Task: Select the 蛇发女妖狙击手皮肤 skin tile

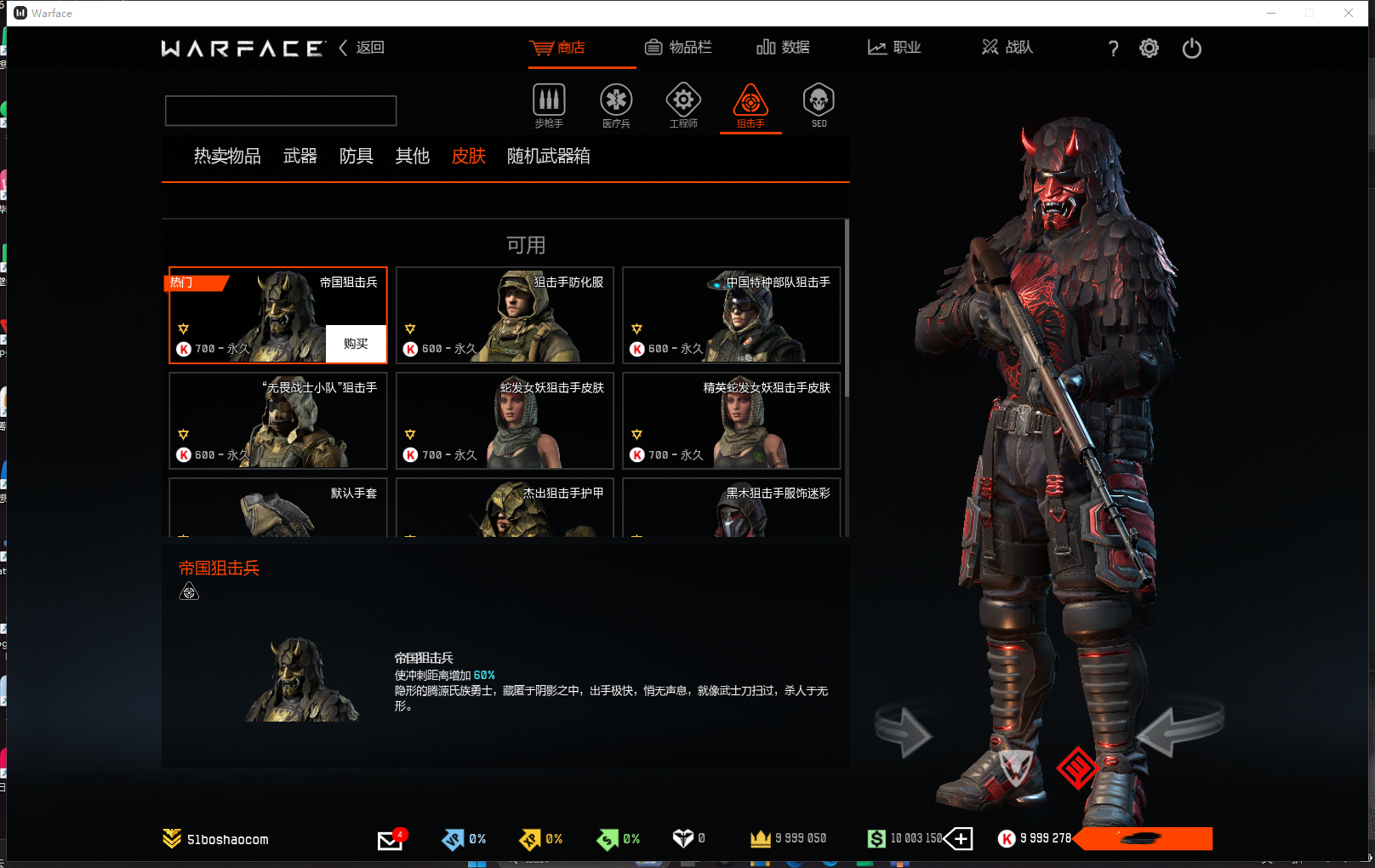Action: 505,420
